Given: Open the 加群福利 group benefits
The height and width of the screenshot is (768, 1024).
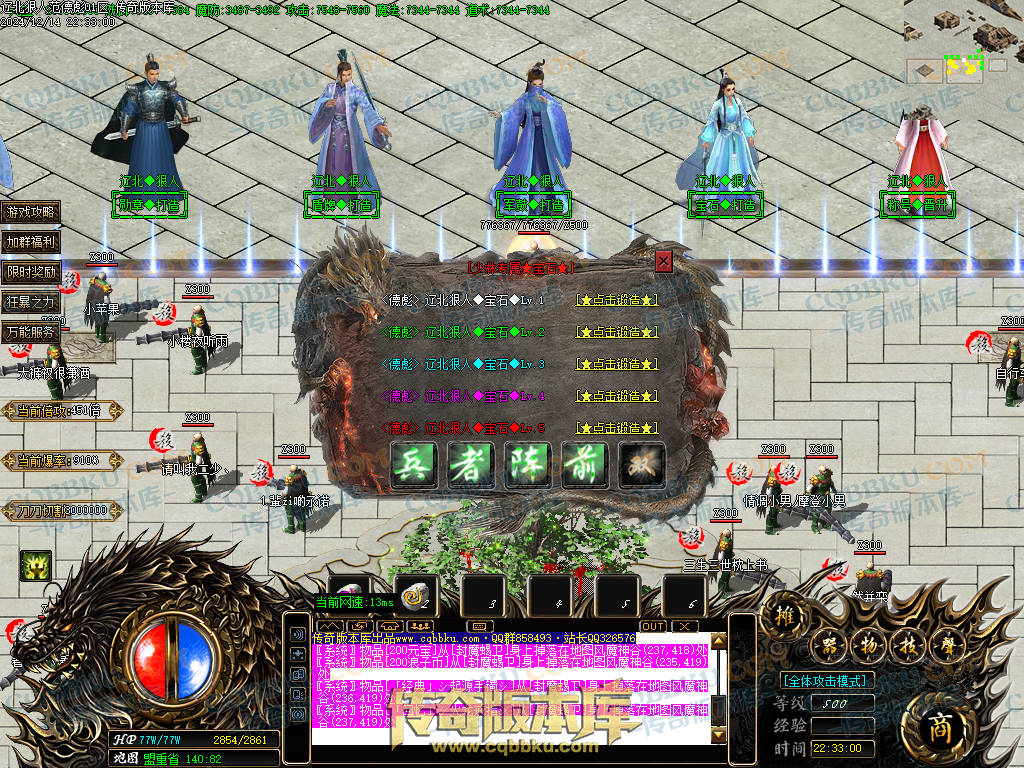Looking at the screenshot, I should pyautogui.click(x=31, y=242).
